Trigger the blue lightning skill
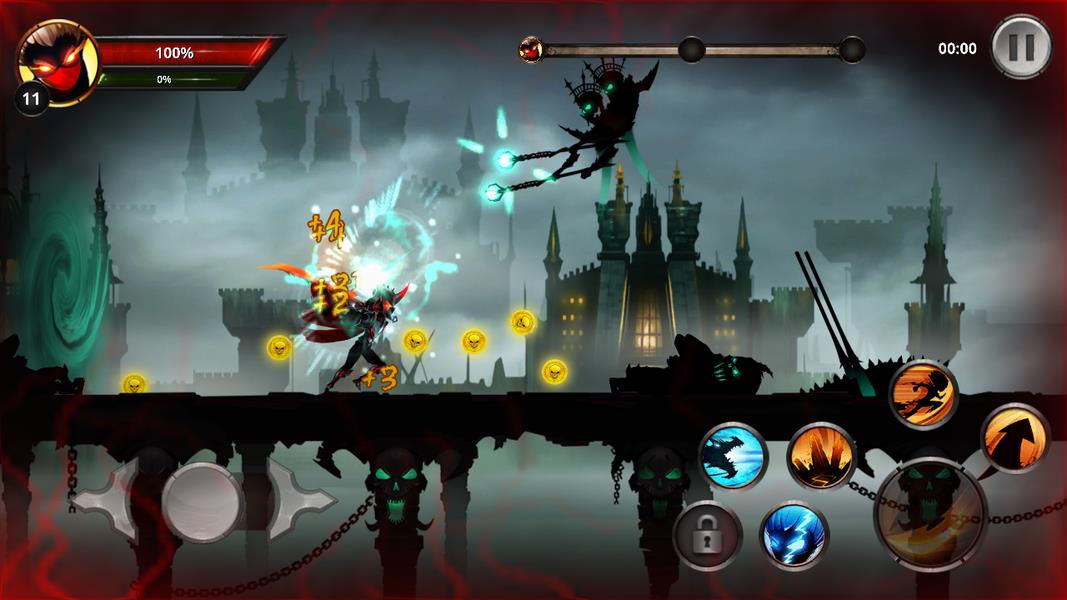This screenshot has height=600, width=1067. coord(794,535)
